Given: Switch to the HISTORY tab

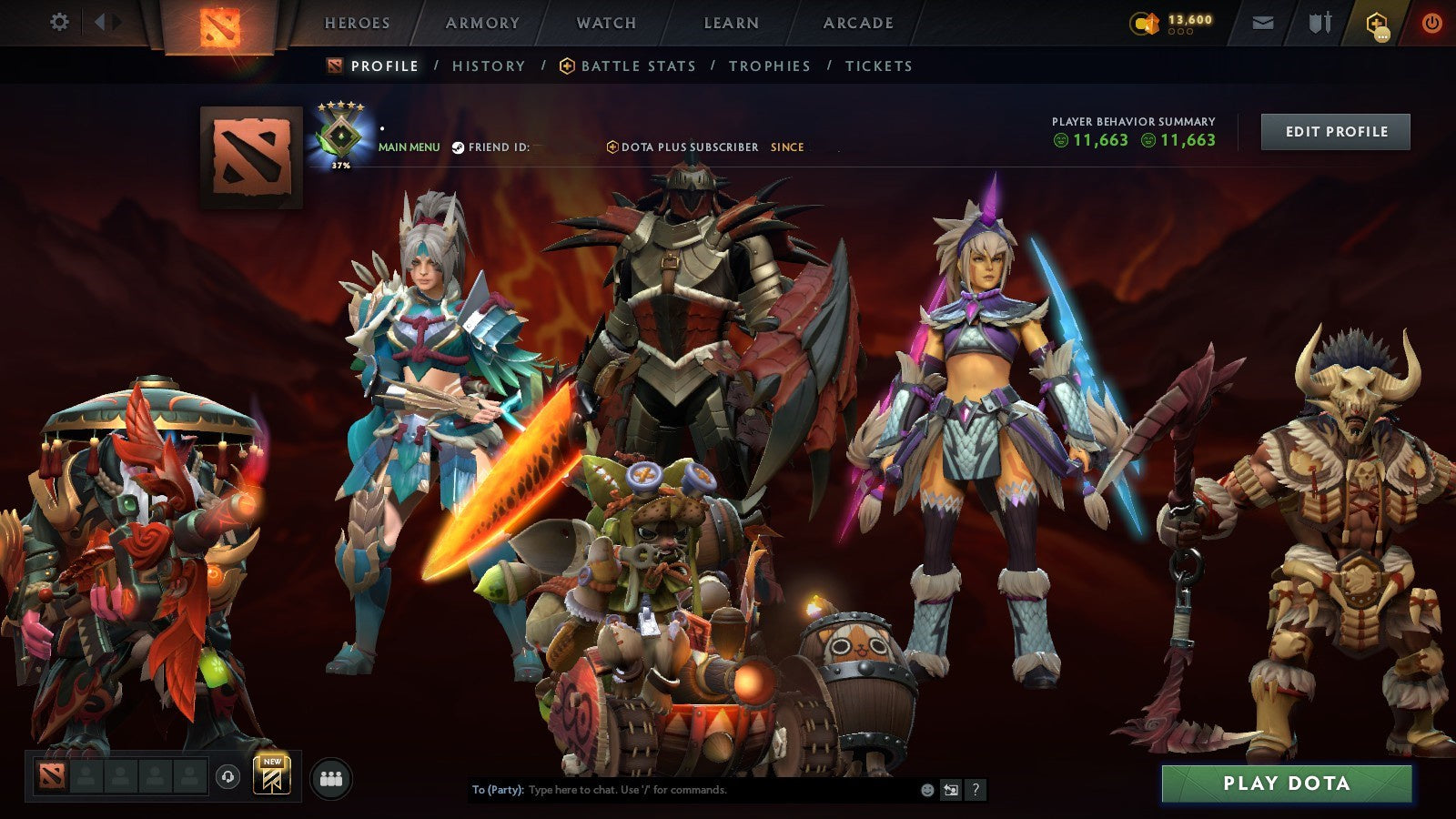Looking at the screenshot, I should pyautogui.click(x=488, y=66).
